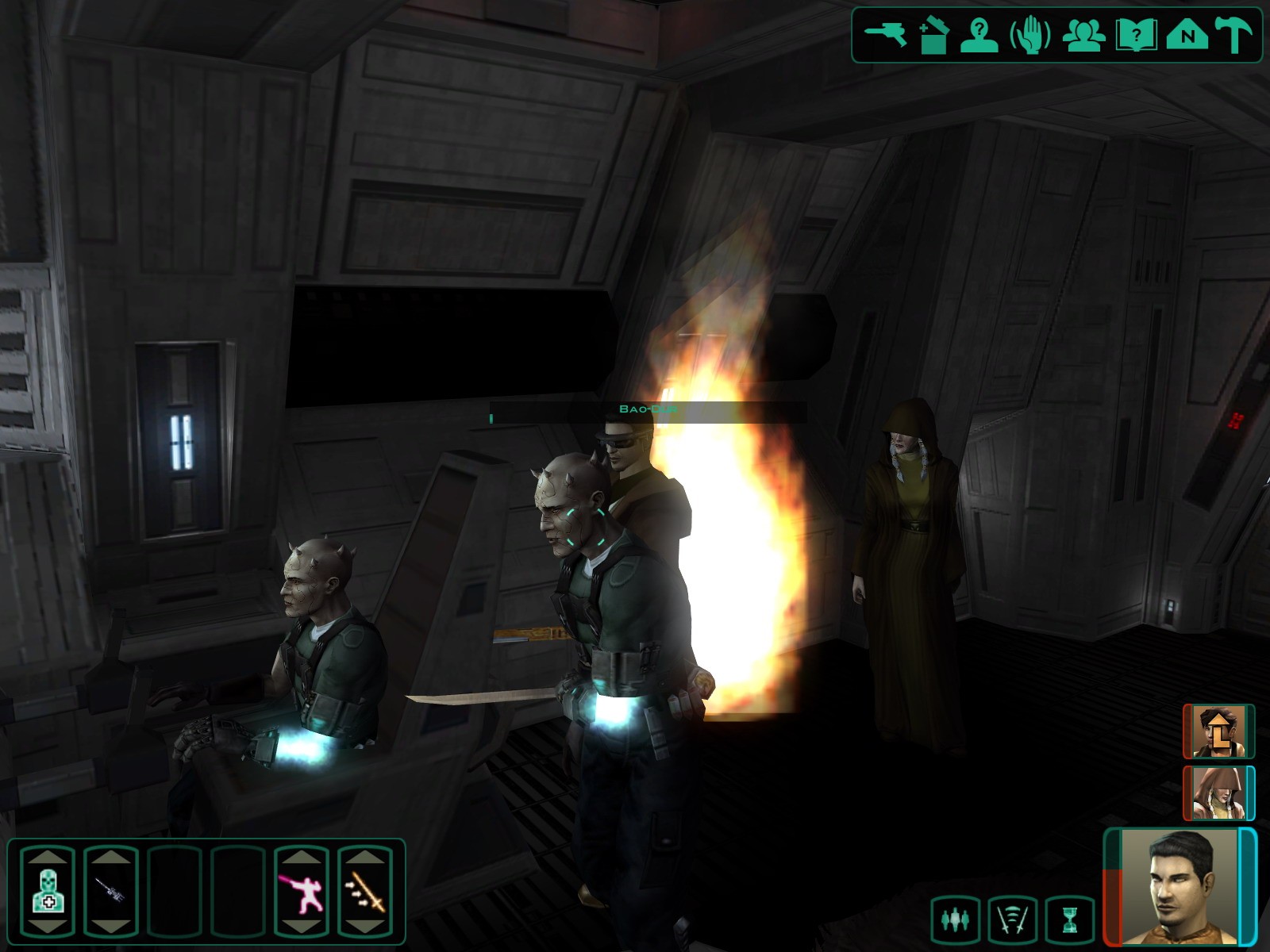Open the party group icon
The height and width of the screenshot is (952, 1270).
point(1083,36)
